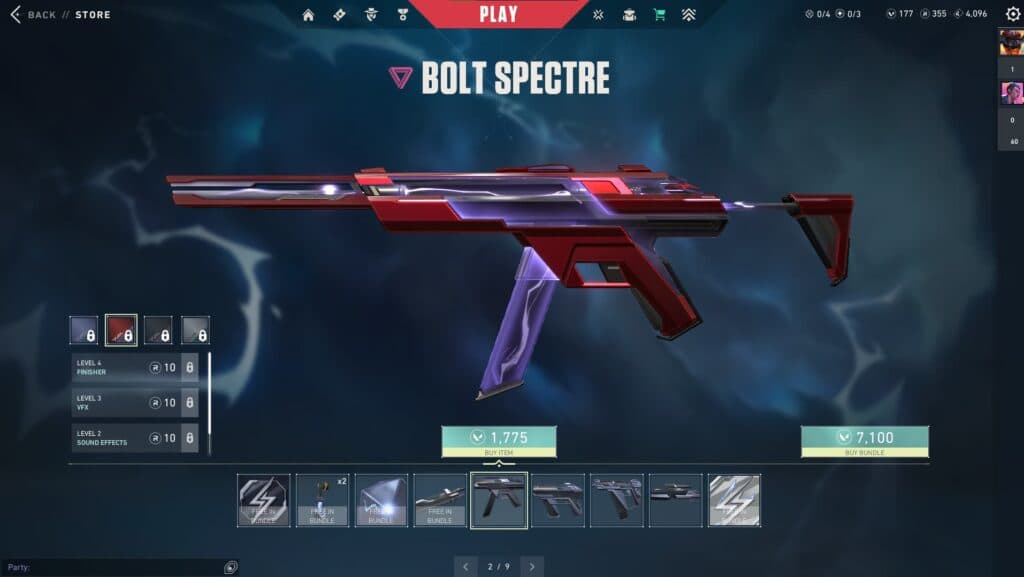The image size is (1024, 577).
Task: Buy the bundle for 7,100
Action: tap(864, 441)
